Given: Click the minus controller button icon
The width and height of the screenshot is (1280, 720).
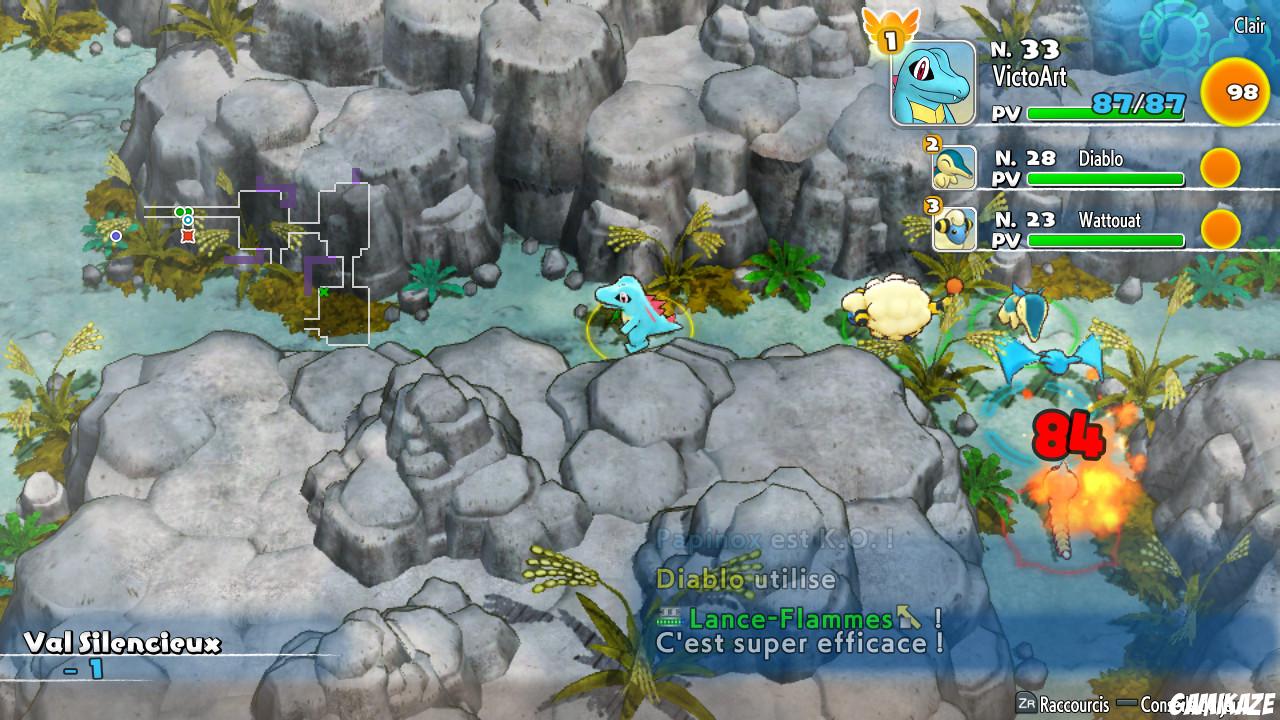Looking at the screenshot, I should pos(1129,701).
